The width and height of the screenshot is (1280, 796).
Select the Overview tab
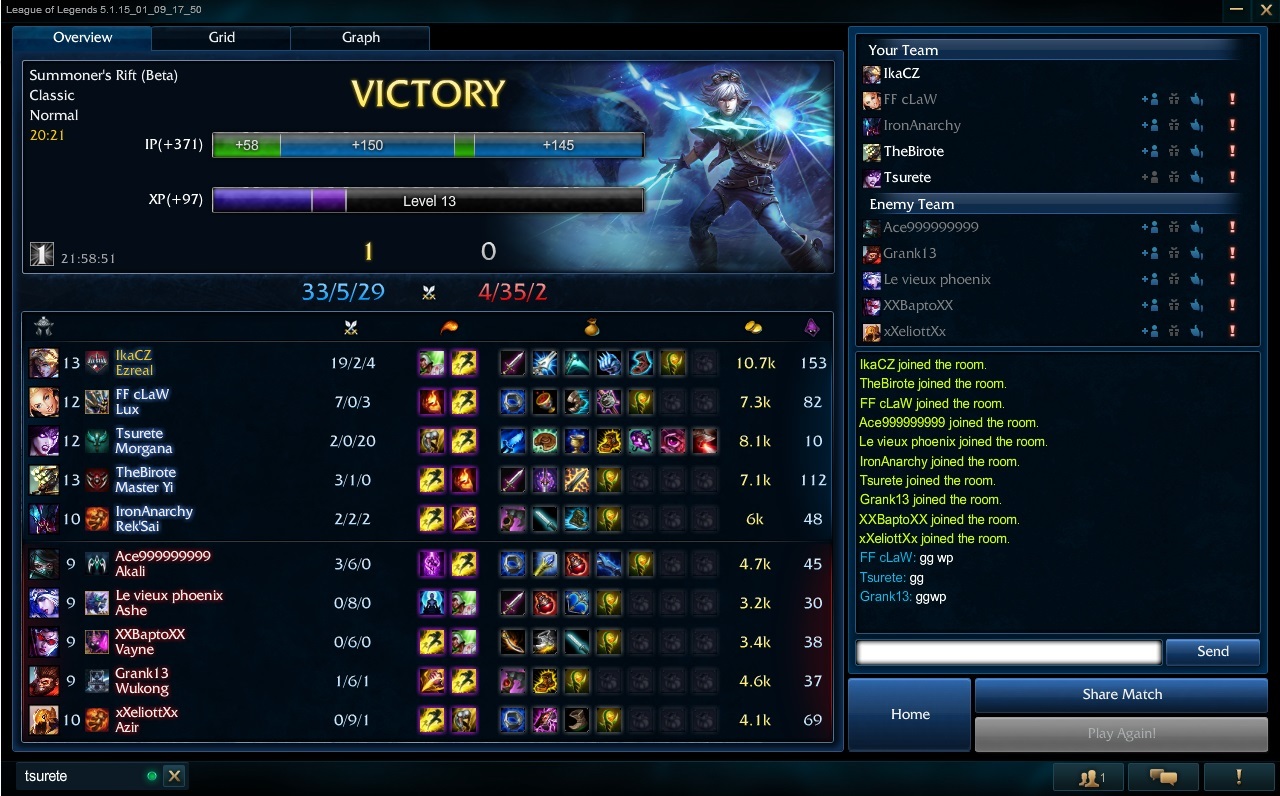pos(82,38)
